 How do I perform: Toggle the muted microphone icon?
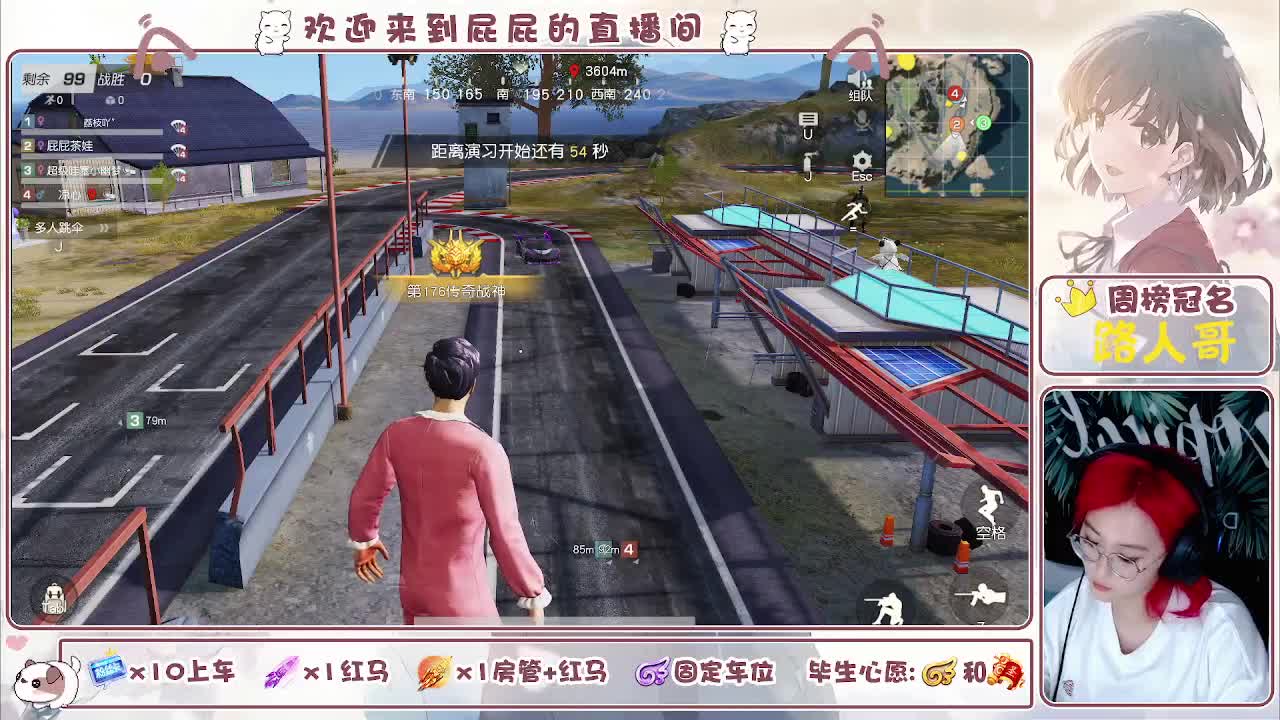861,120
